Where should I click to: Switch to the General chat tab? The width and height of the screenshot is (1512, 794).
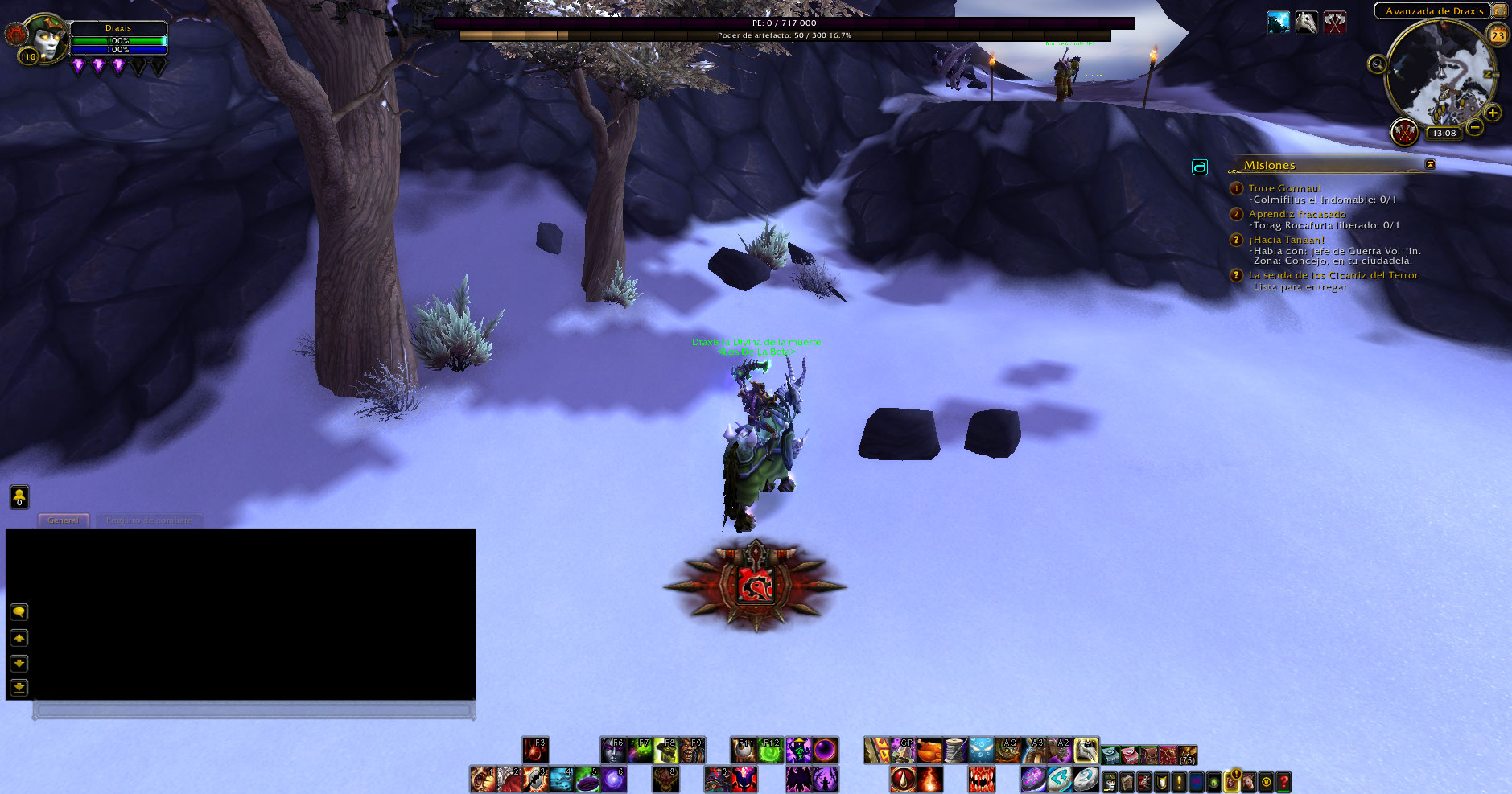tap(64, 520)
